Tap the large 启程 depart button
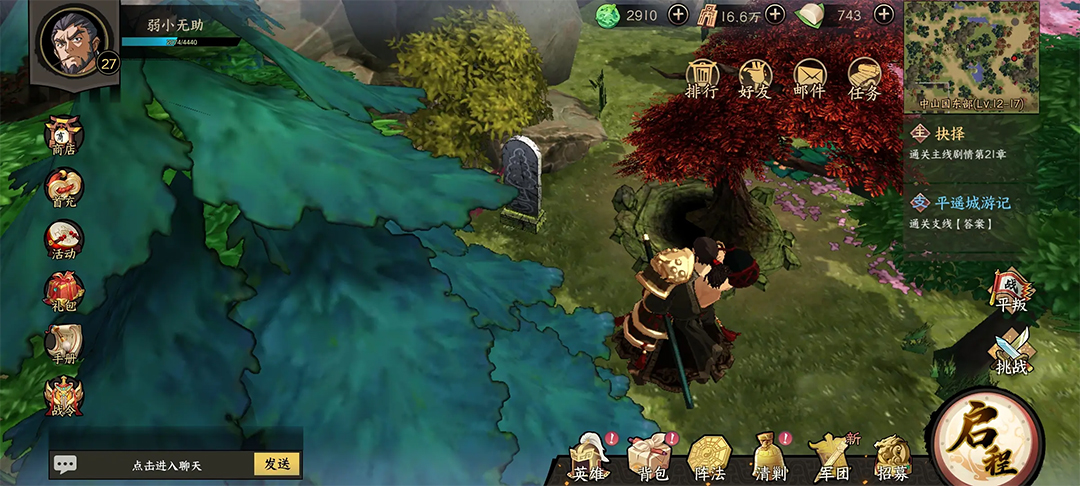The image size is (1080, 486). tap(985, 440)
